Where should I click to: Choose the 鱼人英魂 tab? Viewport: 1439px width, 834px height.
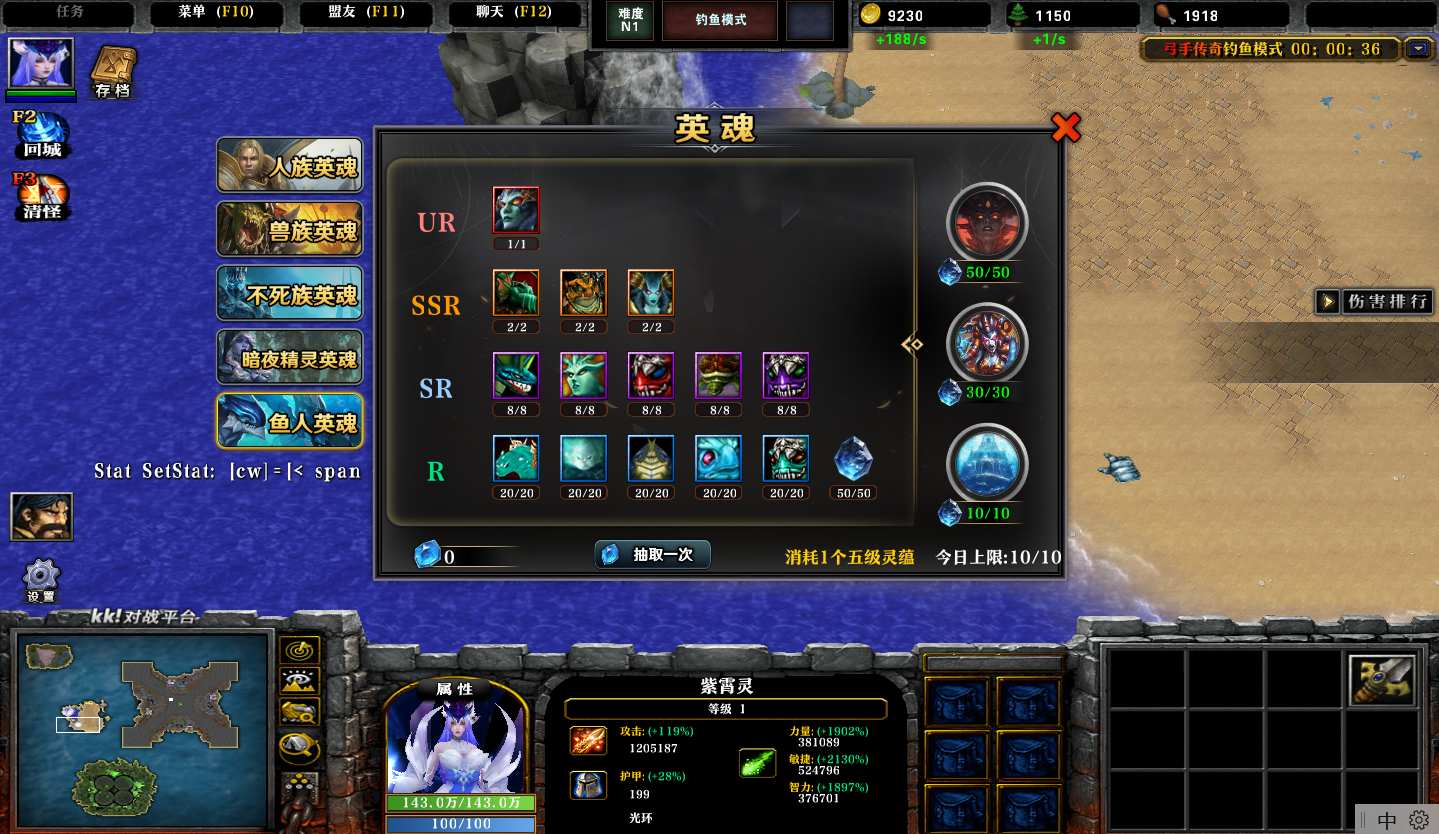click(x=290, y=422)
